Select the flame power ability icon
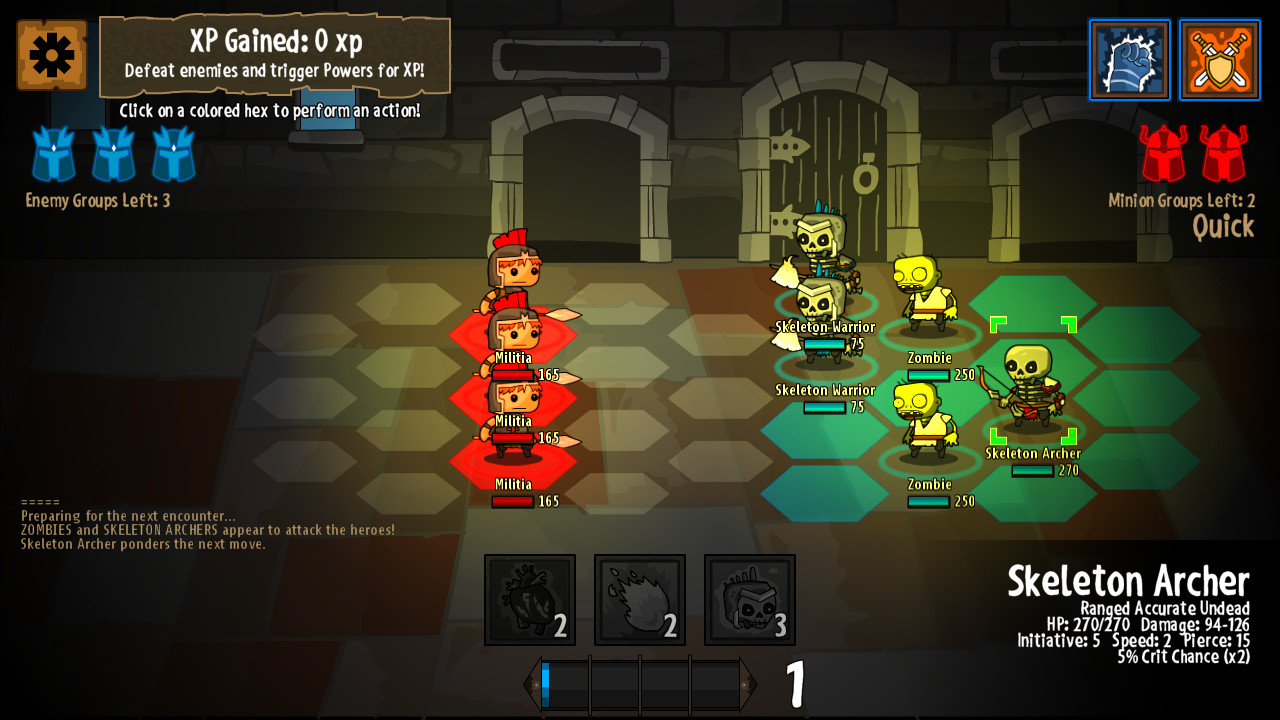Screen dimensions: 1280x720 point(639,599)
